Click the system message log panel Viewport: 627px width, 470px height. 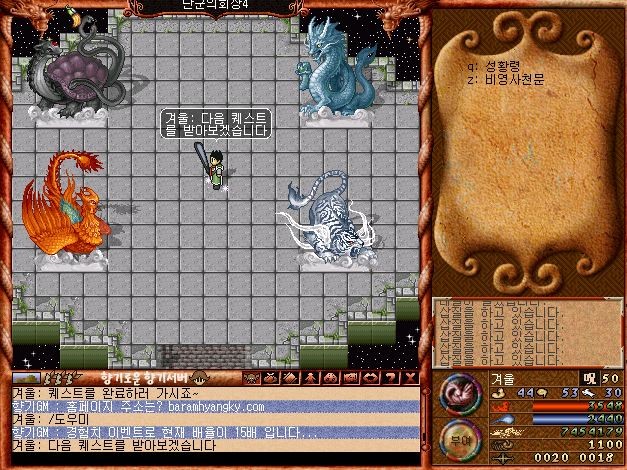(525, 332)
